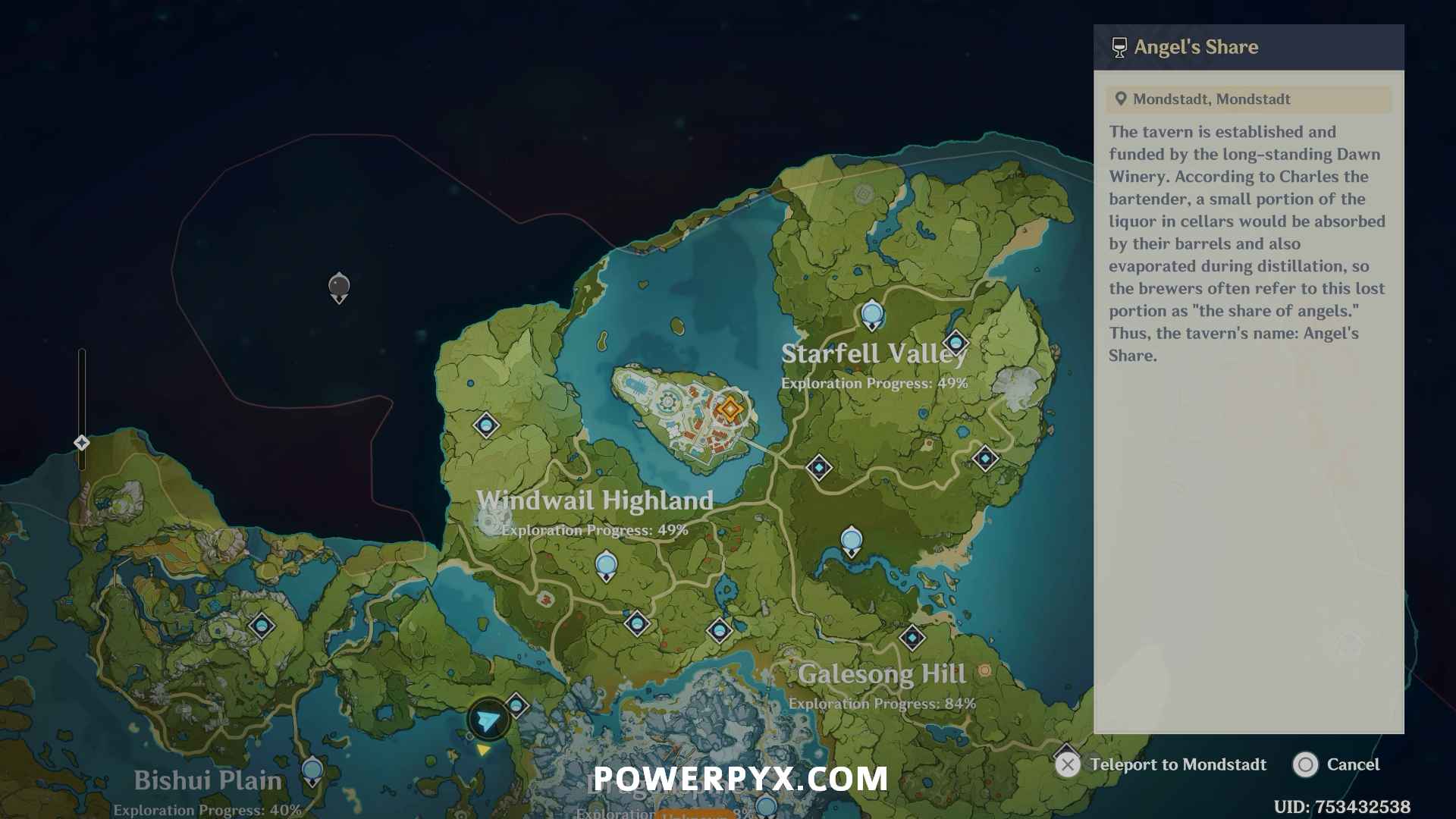Pick the Statue of the Seven by Bishui Plain label
The height and width of the screenshot is (819, 1456).
coord(312,771)
